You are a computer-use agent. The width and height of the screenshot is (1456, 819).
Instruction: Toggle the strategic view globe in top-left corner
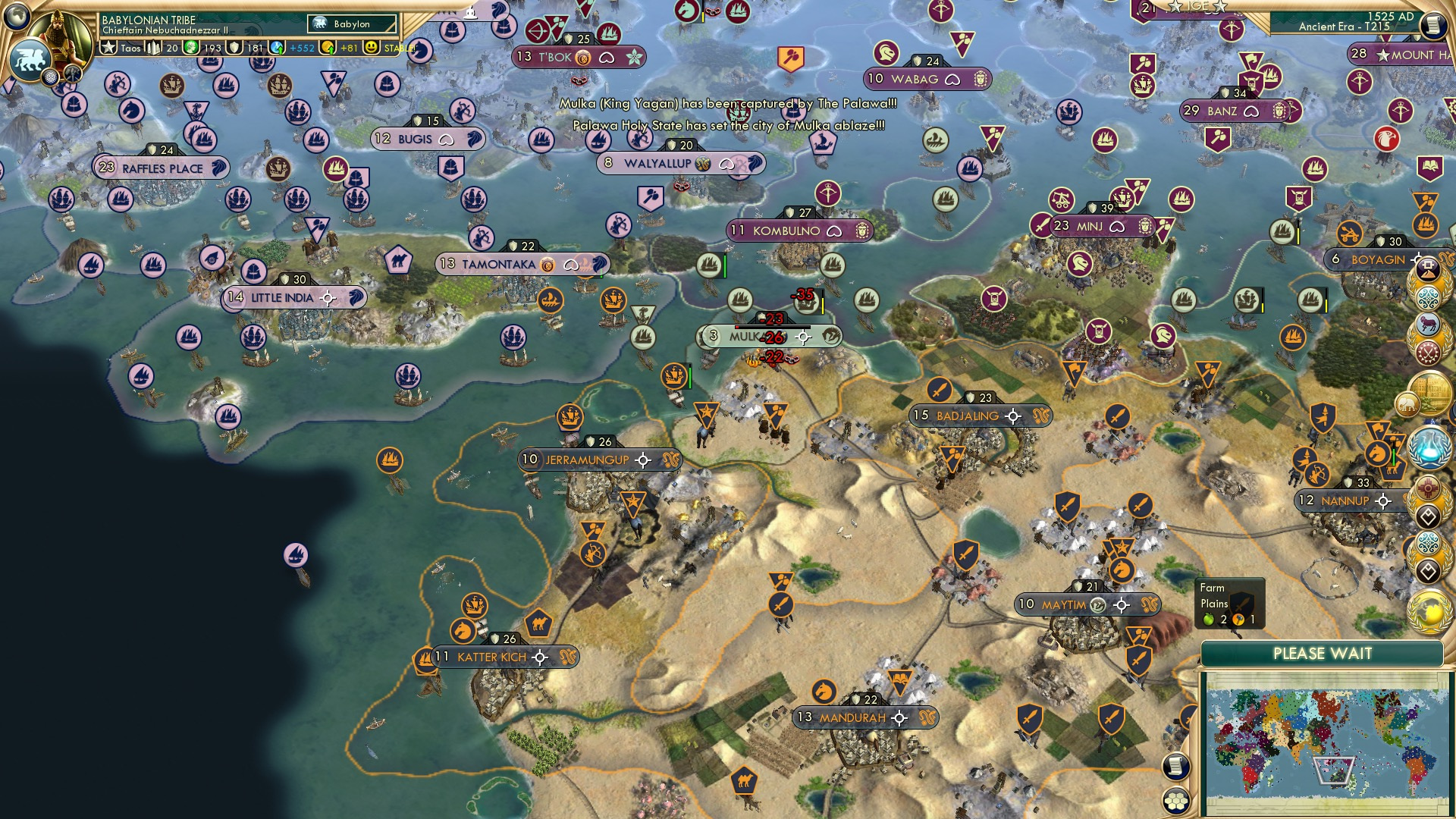point(16,17)
